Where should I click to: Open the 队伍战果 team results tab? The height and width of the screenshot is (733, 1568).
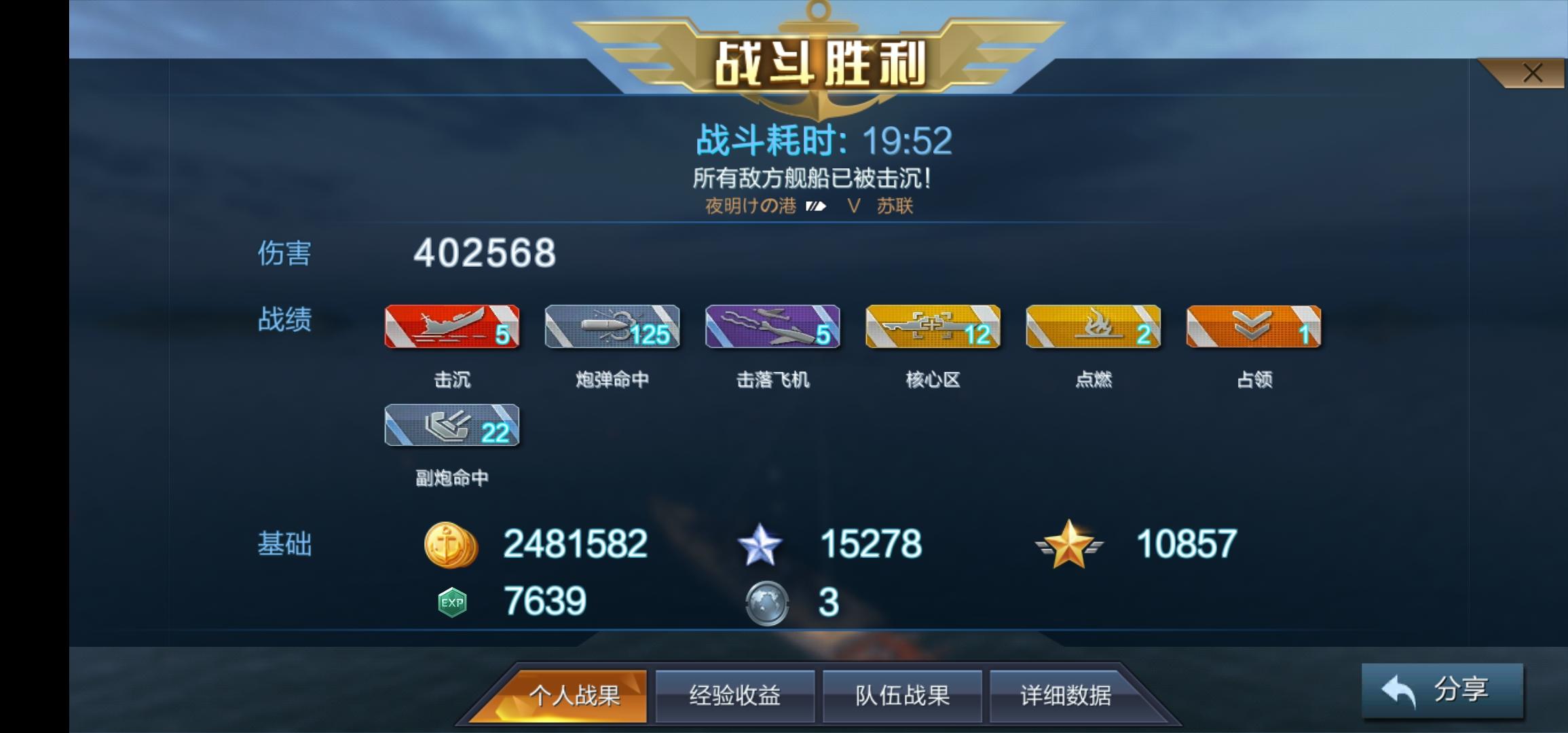coord(901,694)
